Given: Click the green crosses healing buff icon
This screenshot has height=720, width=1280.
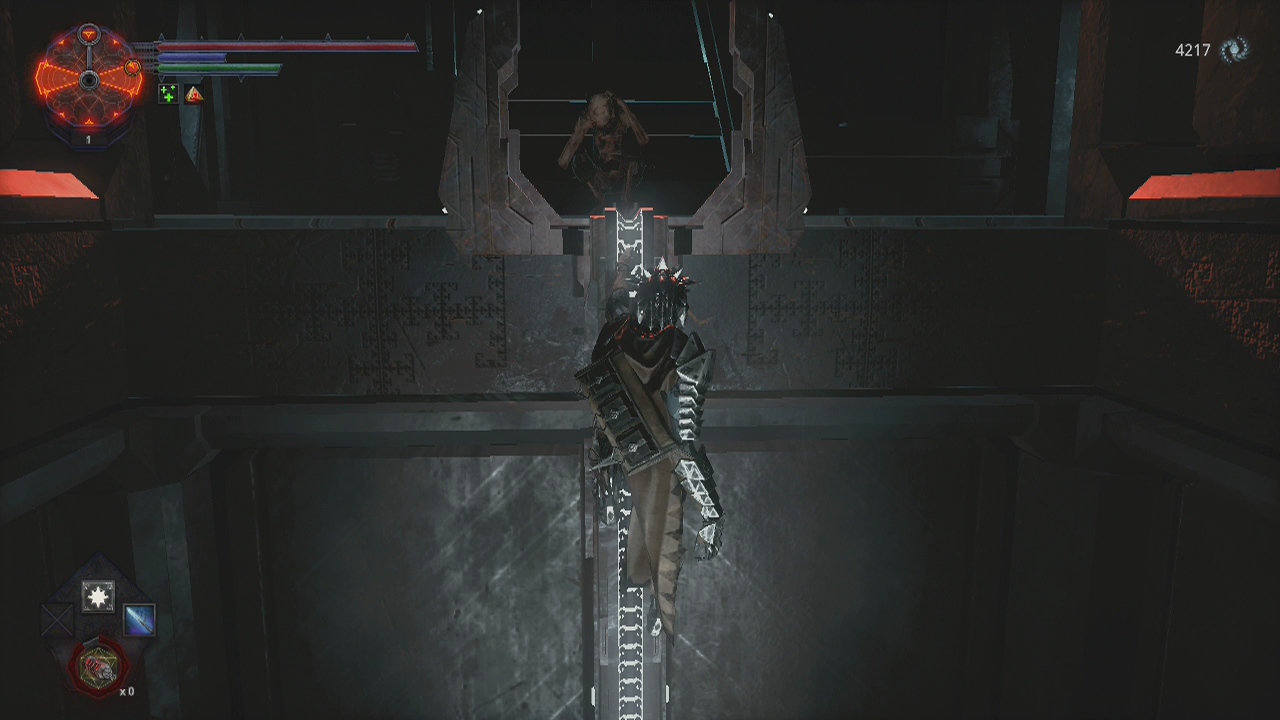Looking at the screenshot, I should coord(168,94).
